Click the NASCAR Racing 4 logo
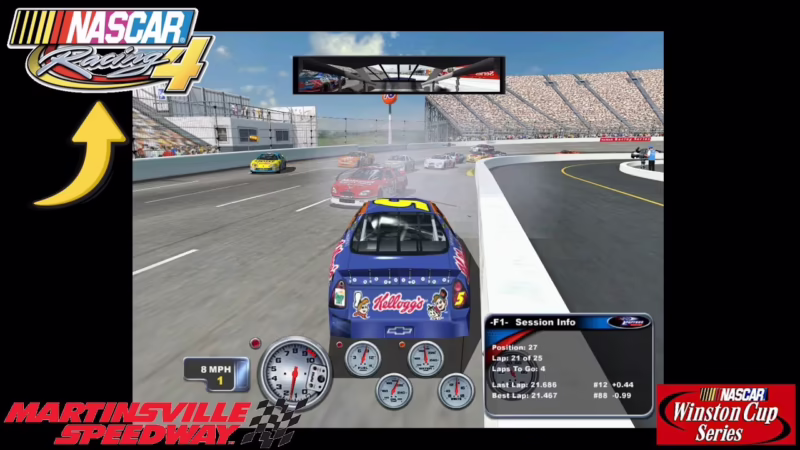The width and height of the screenshot is (800, 450). (x=110, y=50)
